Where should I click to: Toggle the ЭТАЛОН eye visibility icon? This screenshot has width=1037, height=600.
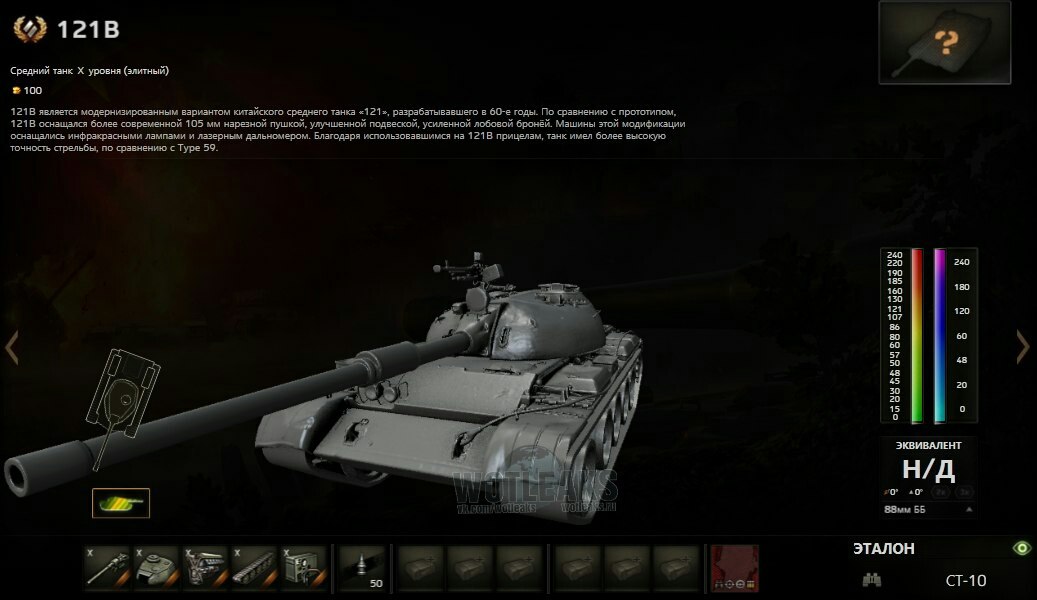[1021, 548]
